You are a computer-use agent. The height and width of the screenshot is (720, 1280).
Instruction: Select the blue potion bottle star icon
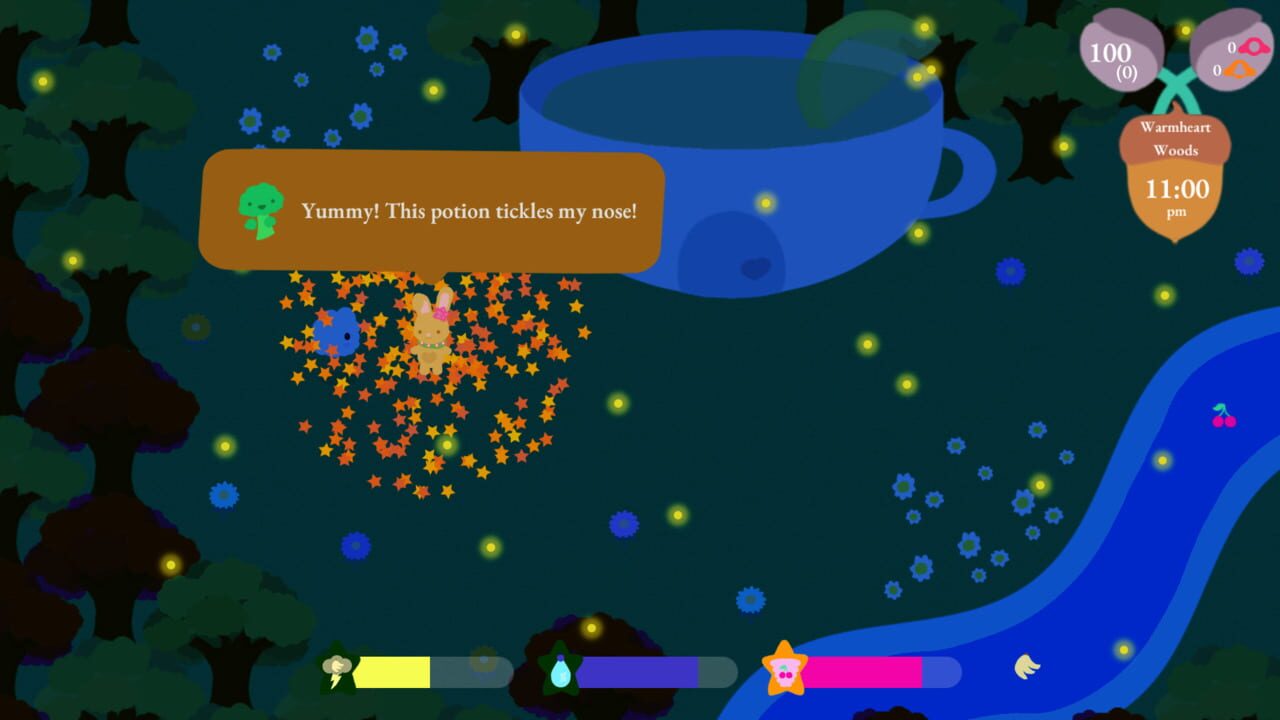(560, 671)
